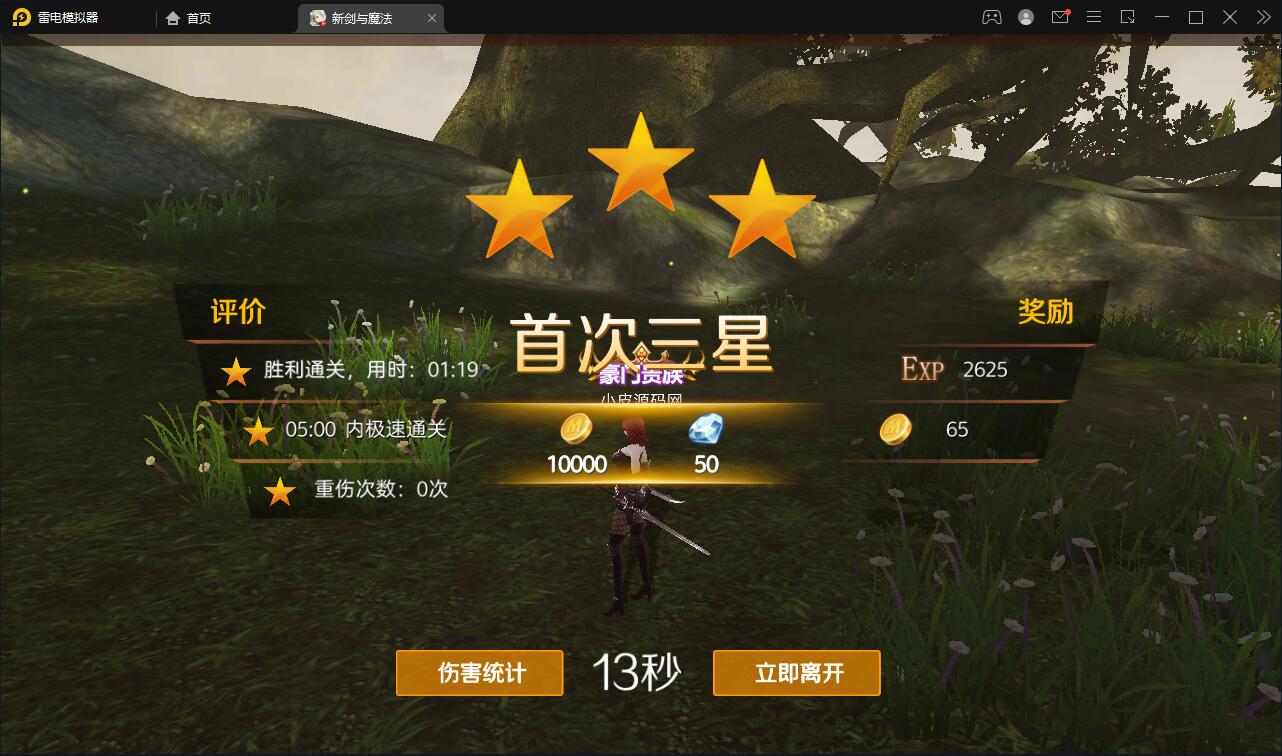Expand the titlebar with the double-arrow icon
This screenshot has height=756, width=1282.
[x=1262, y=17]
